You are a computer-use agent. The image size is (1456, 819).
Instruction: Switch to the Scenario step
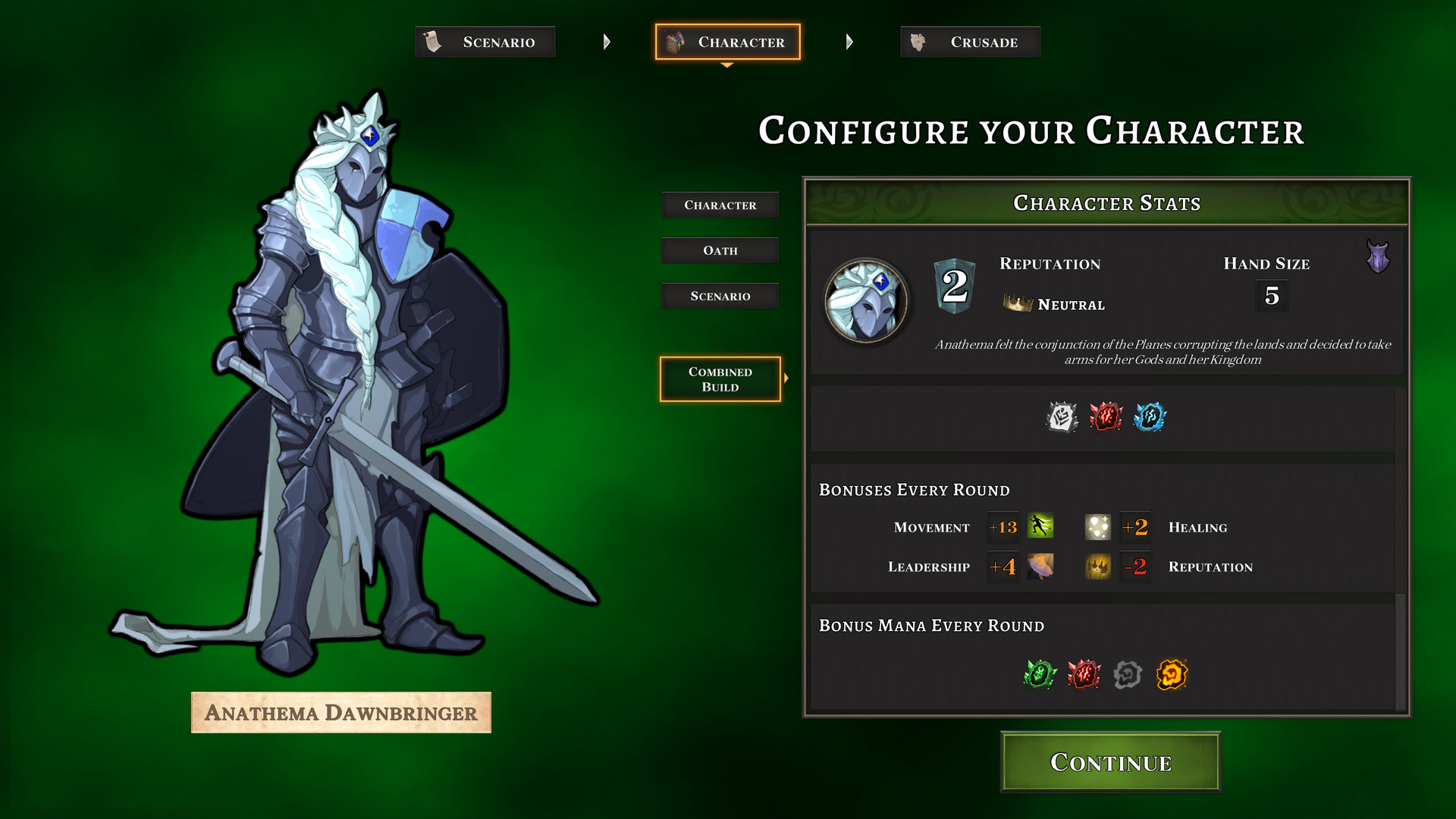(x=485, y=42)
